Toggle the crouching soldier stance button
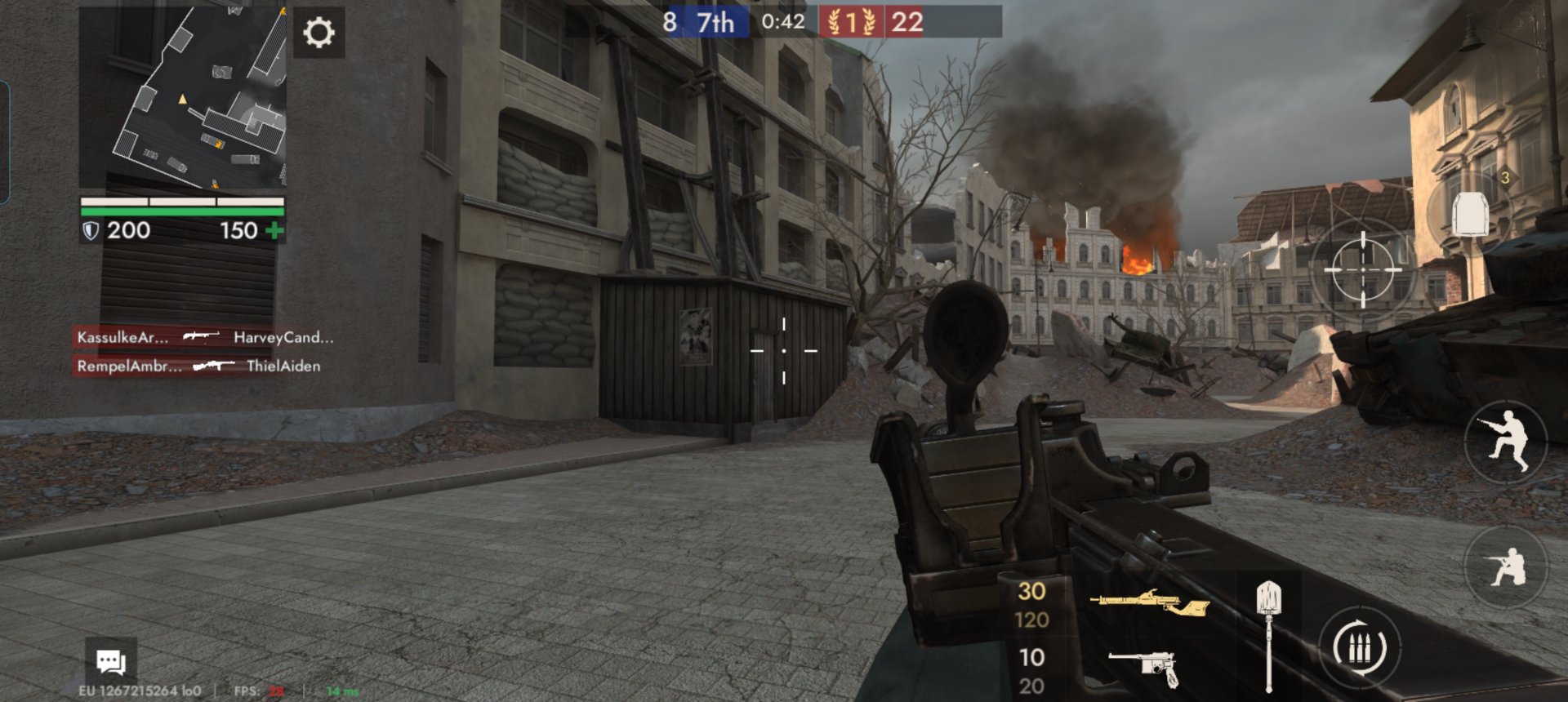 (1506, 566)
